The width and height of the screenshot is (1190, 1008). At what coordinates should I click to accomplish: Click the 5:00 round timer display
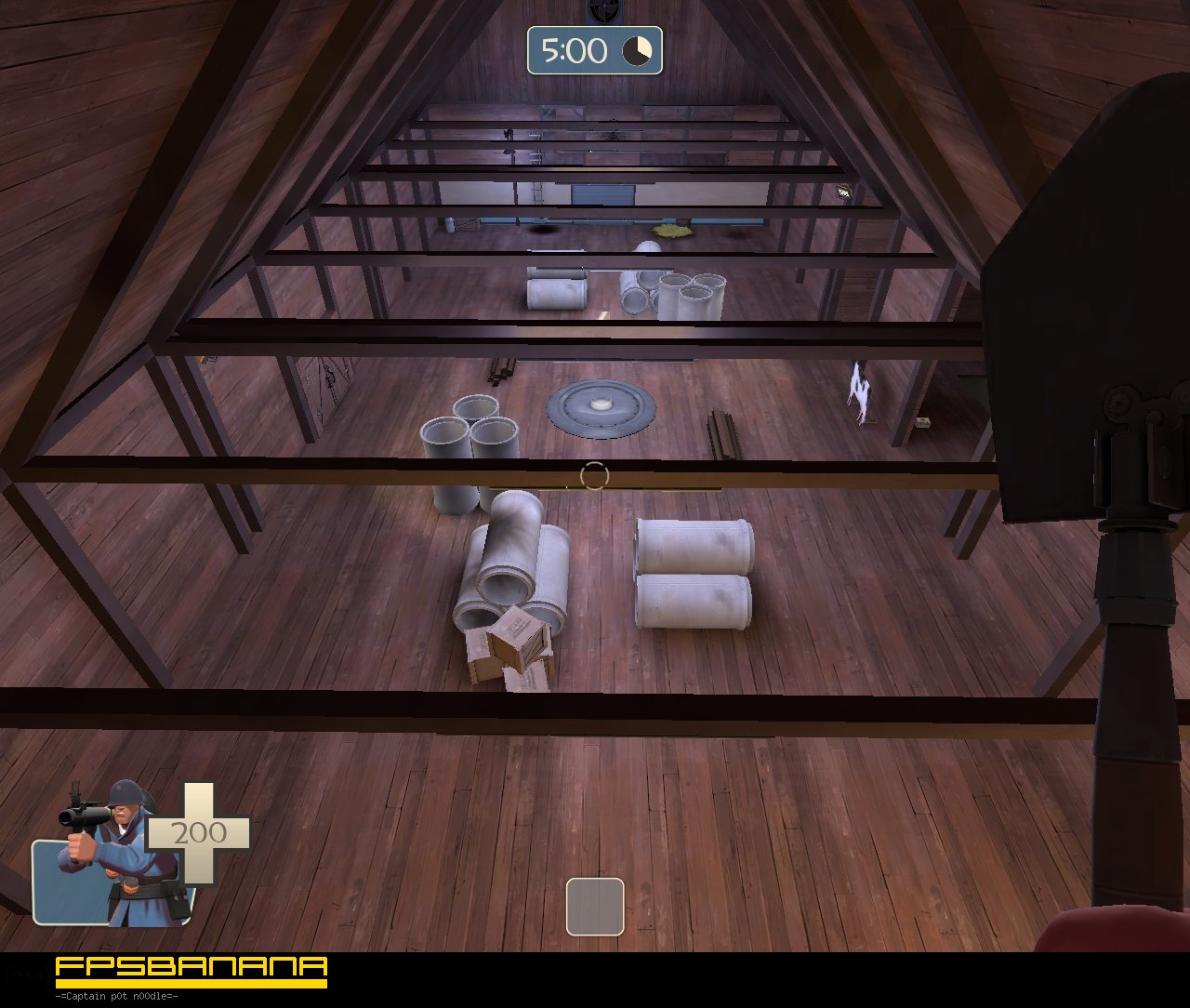pyautogui.click(x=574, y=50)
